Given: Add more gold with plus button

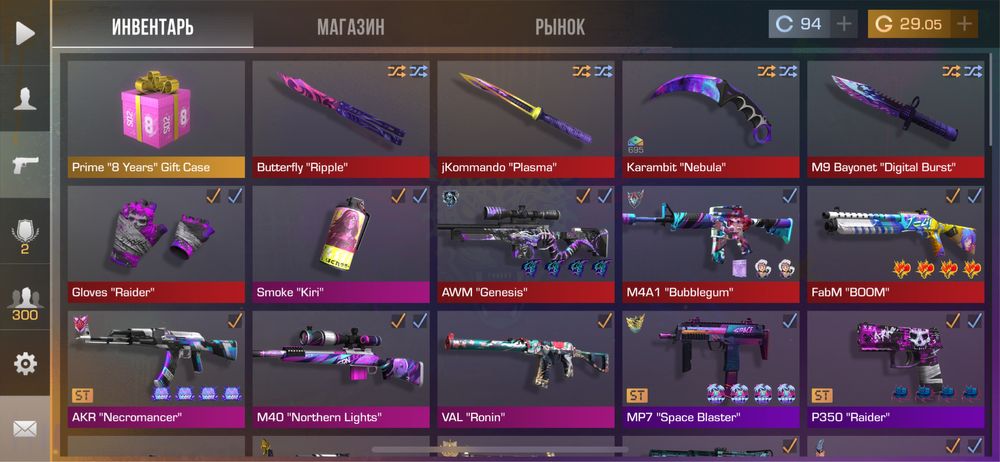Looking at the screenshot, I should pyautogui.click(x=965, y=24).
